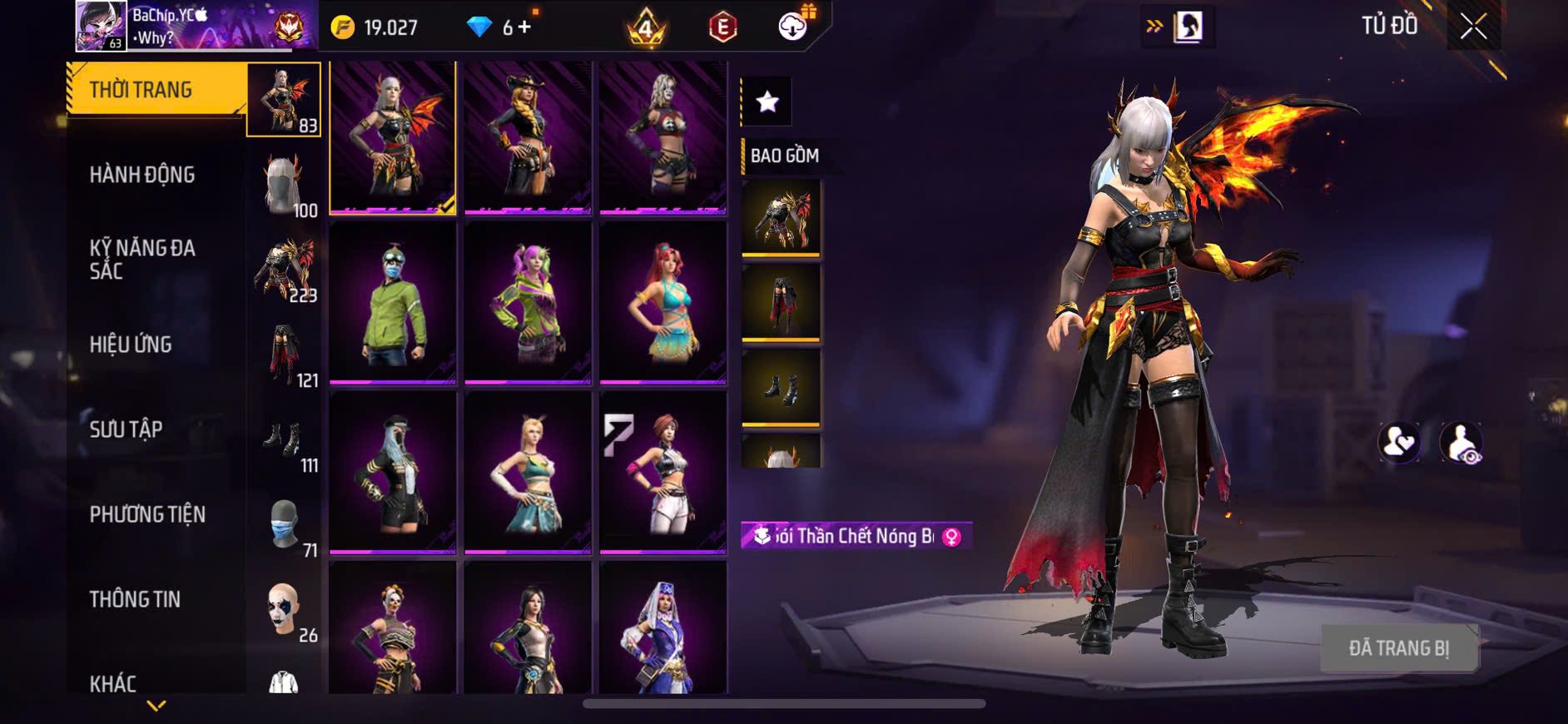Select the included top piece slot
Screen dimensions: 1568x724
[781, 218]
